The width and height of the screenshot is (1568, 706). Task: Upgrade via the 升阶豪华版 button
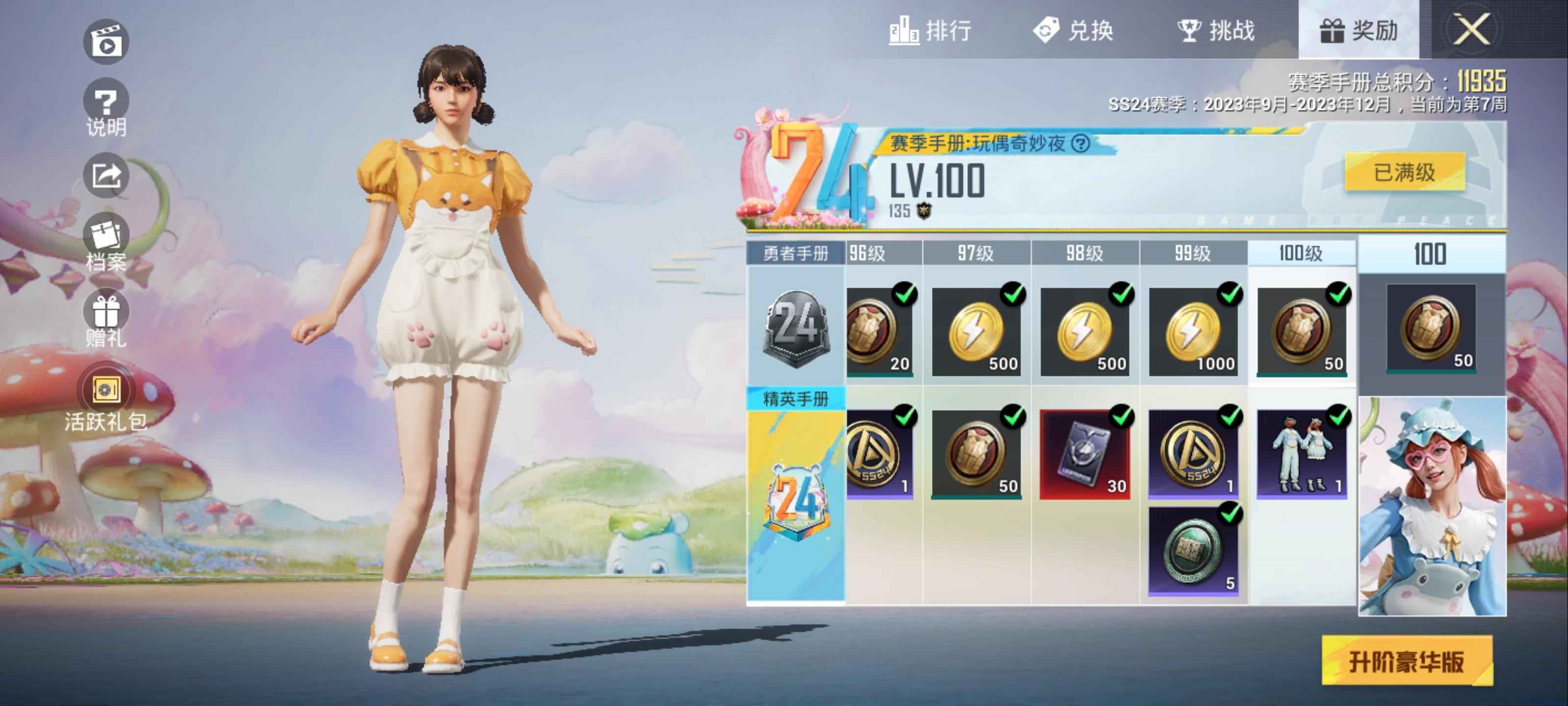click(x=1406, y=661)
